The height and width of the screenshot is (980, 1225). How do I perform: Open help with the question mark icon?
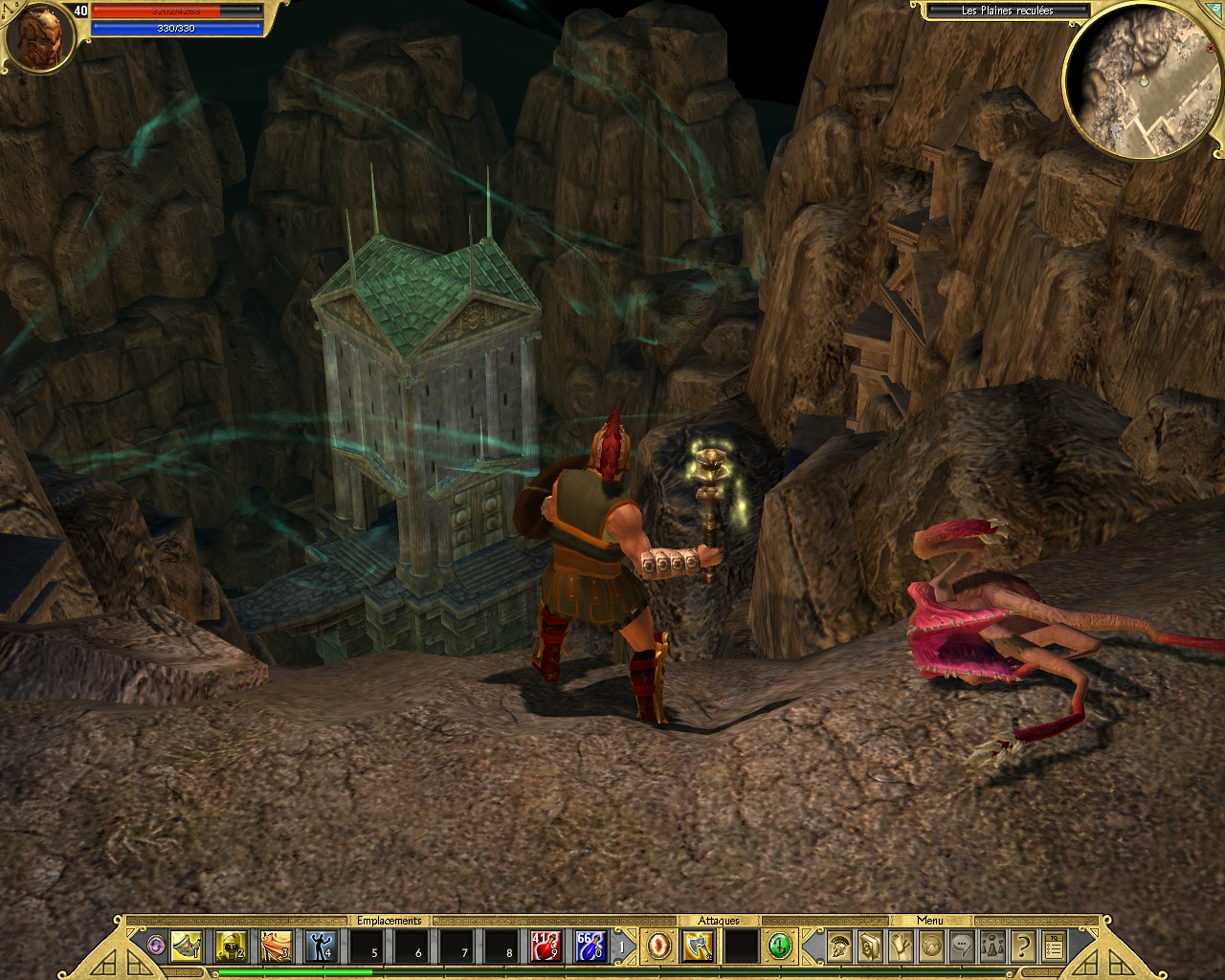pos(1021,946)
